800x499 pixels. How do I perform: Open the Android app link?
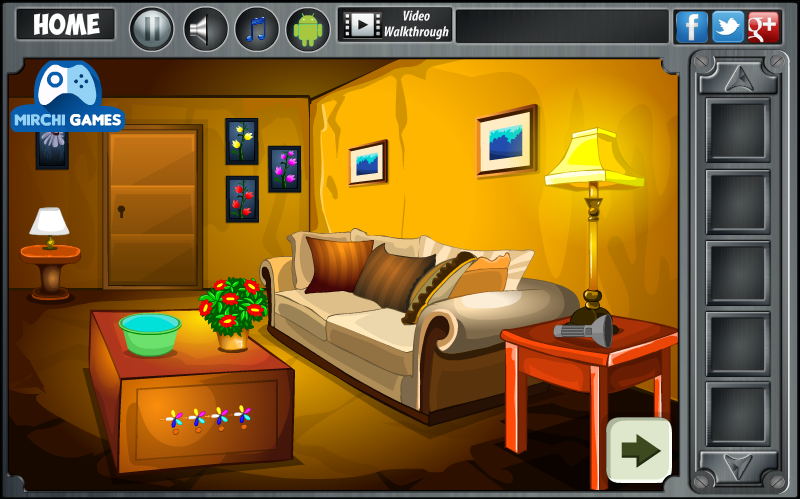(x=308, y=28)
